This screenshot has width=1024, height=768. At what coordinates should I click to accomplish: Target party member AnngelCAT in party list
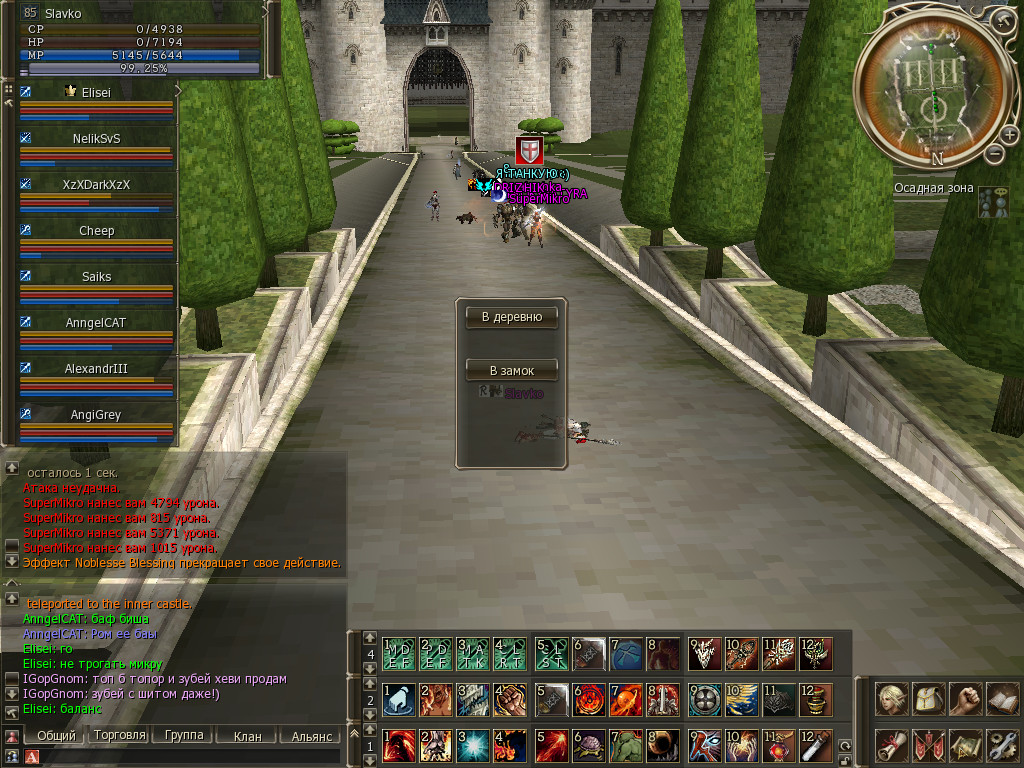(97, 323)
